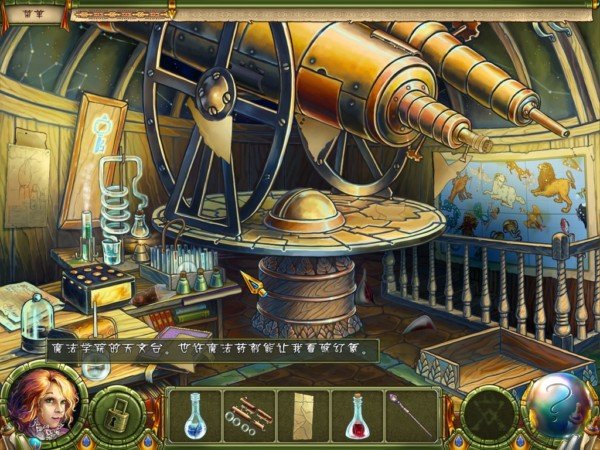Choose the red potion flask in inventory
This screenshot has width=600, height=450.
[x=358, y=414]
